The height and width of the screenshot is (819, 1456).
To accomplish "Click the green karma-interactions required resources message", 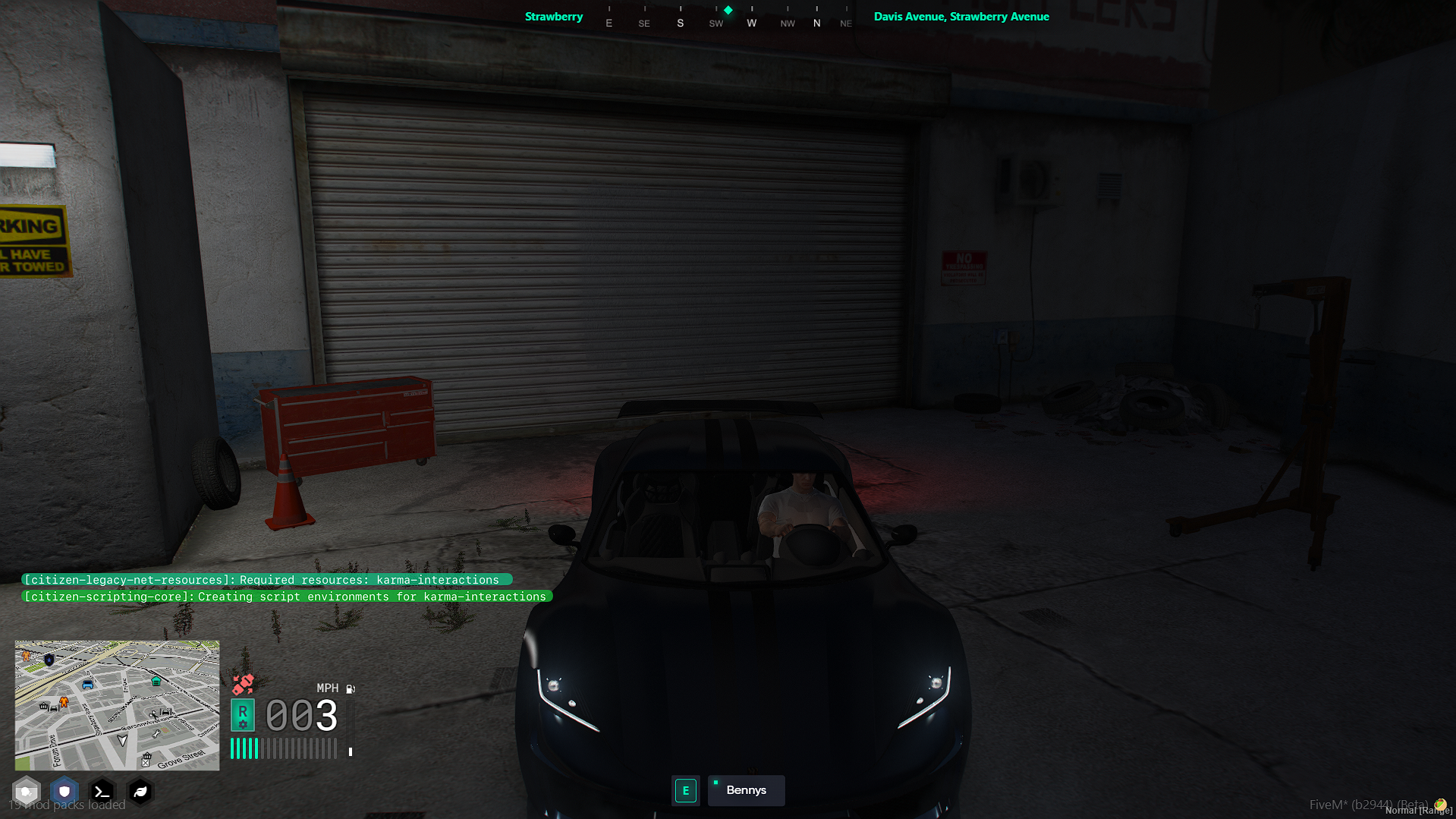I will [266, 580].
